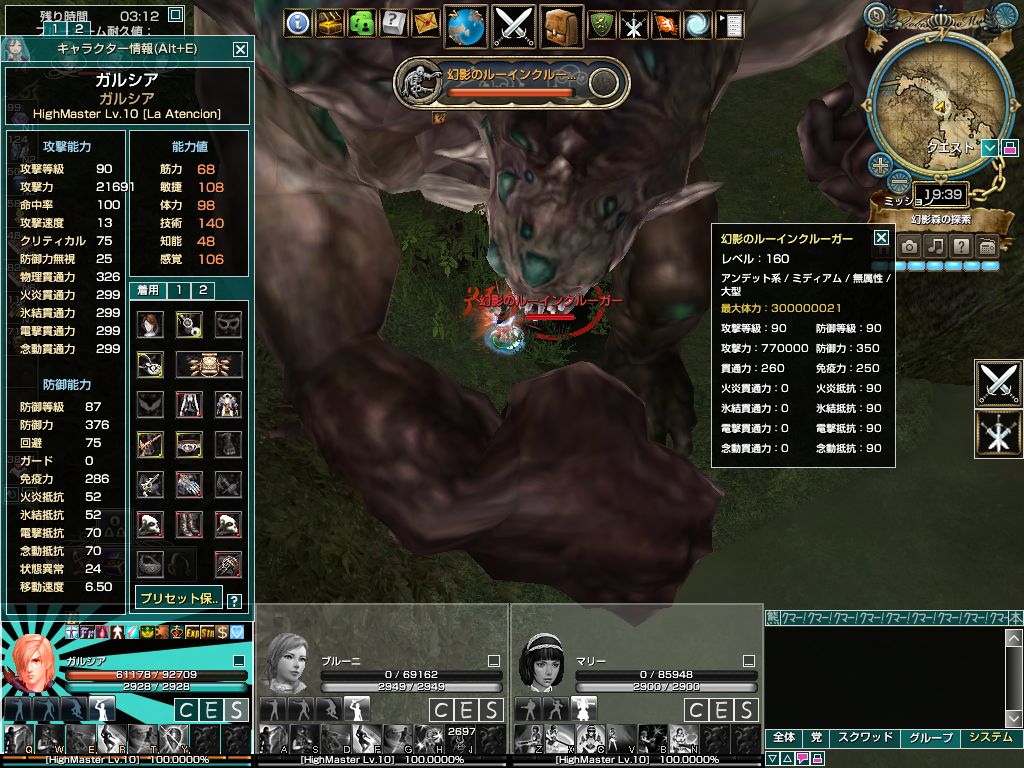1024x768 pixels.
Task: Open the envelope mail icon
Action: click(425, 23)
